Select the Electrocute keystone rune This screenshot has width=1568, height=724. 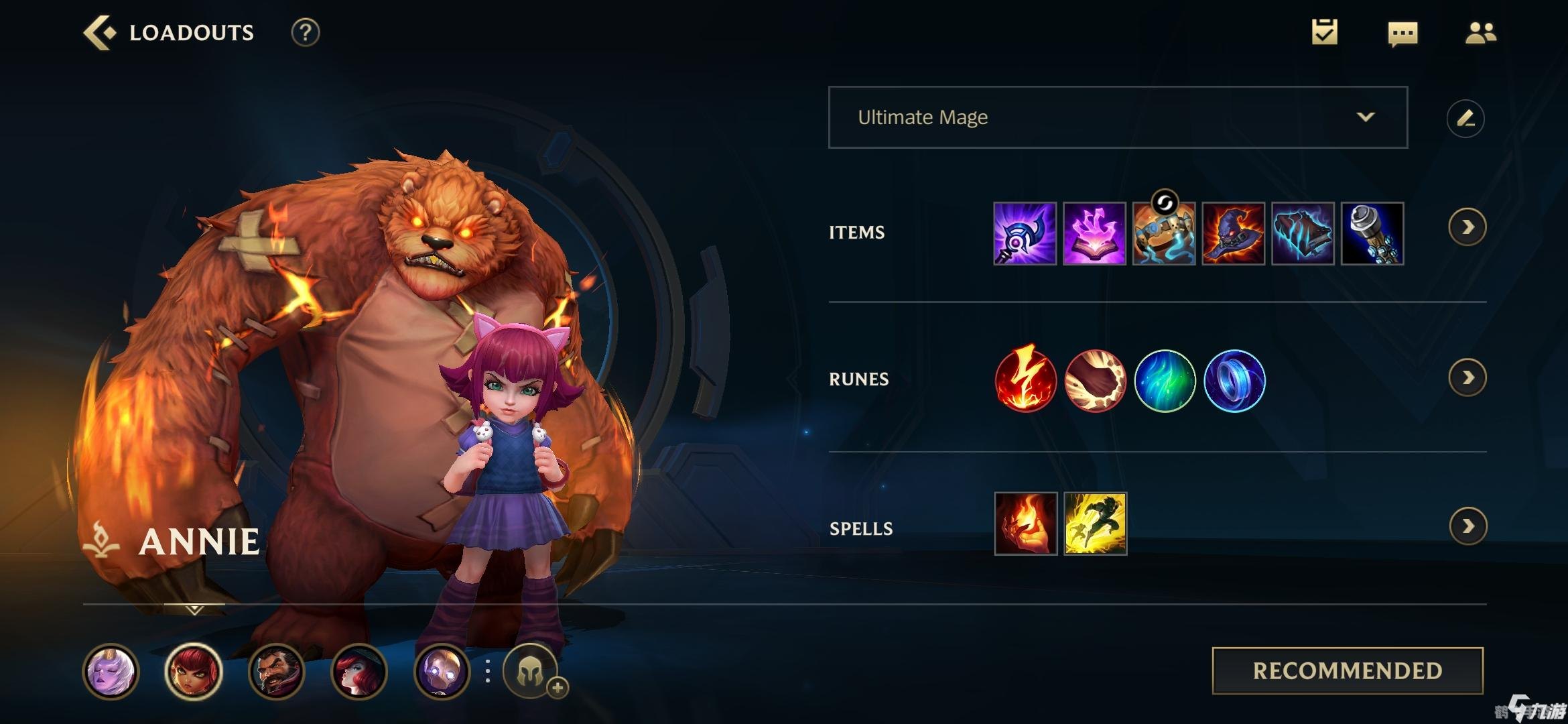click(x=1025, y=379)
